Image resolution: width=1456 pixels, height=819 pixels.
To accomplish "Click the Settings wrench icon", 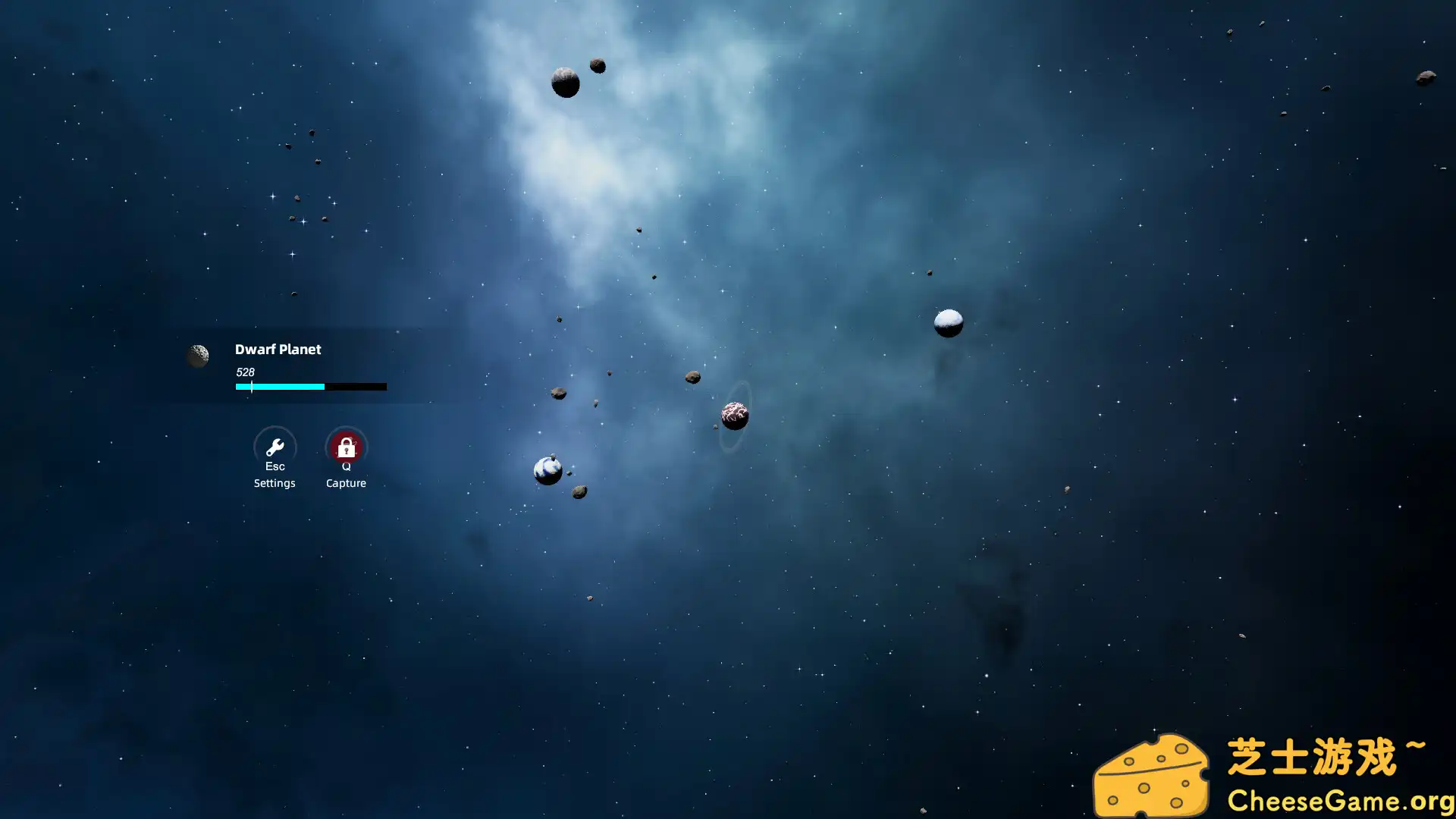I will tap(275, 447).
